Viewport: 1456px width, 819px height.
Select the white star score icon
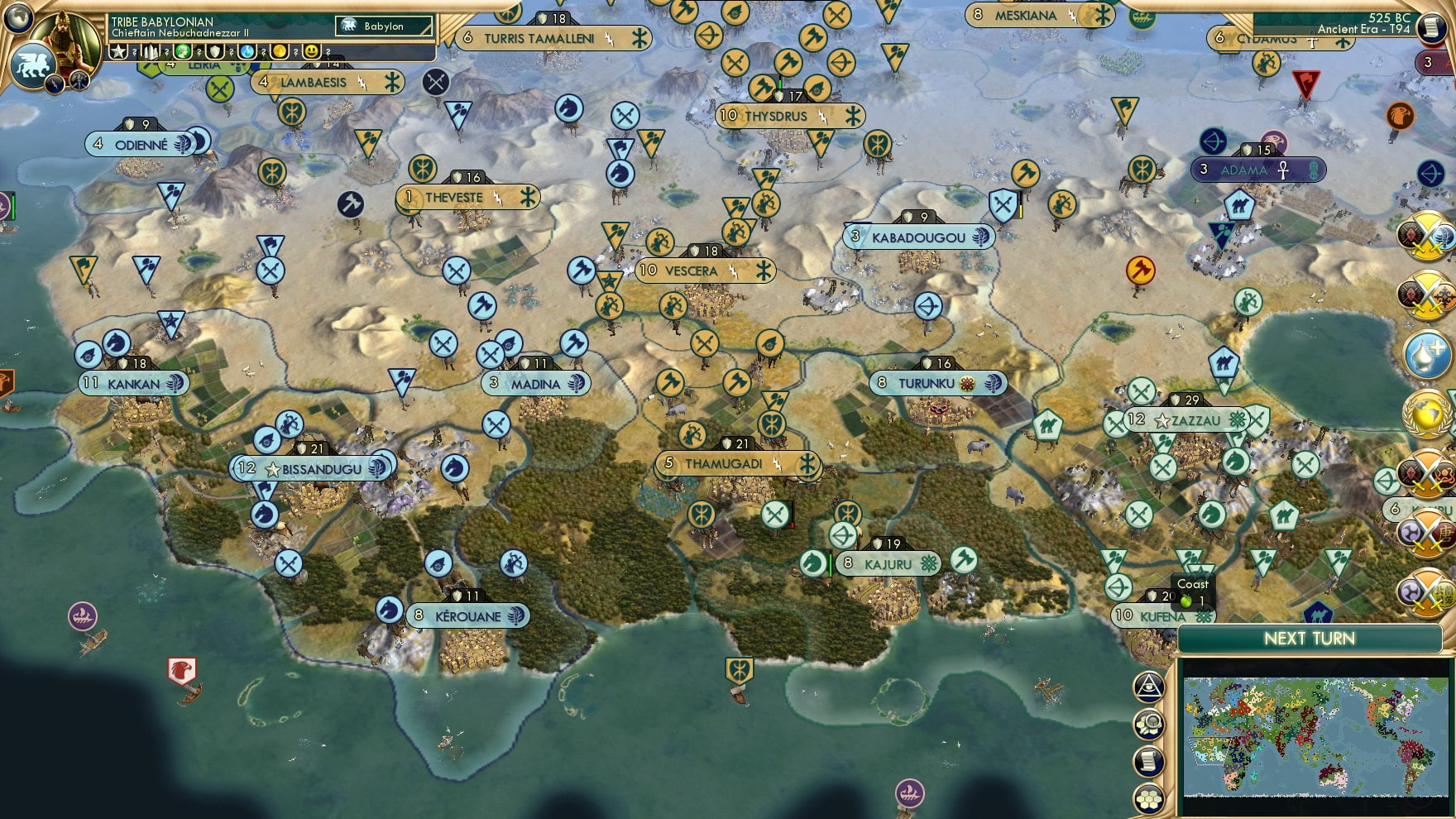click(x=118, y=51)
